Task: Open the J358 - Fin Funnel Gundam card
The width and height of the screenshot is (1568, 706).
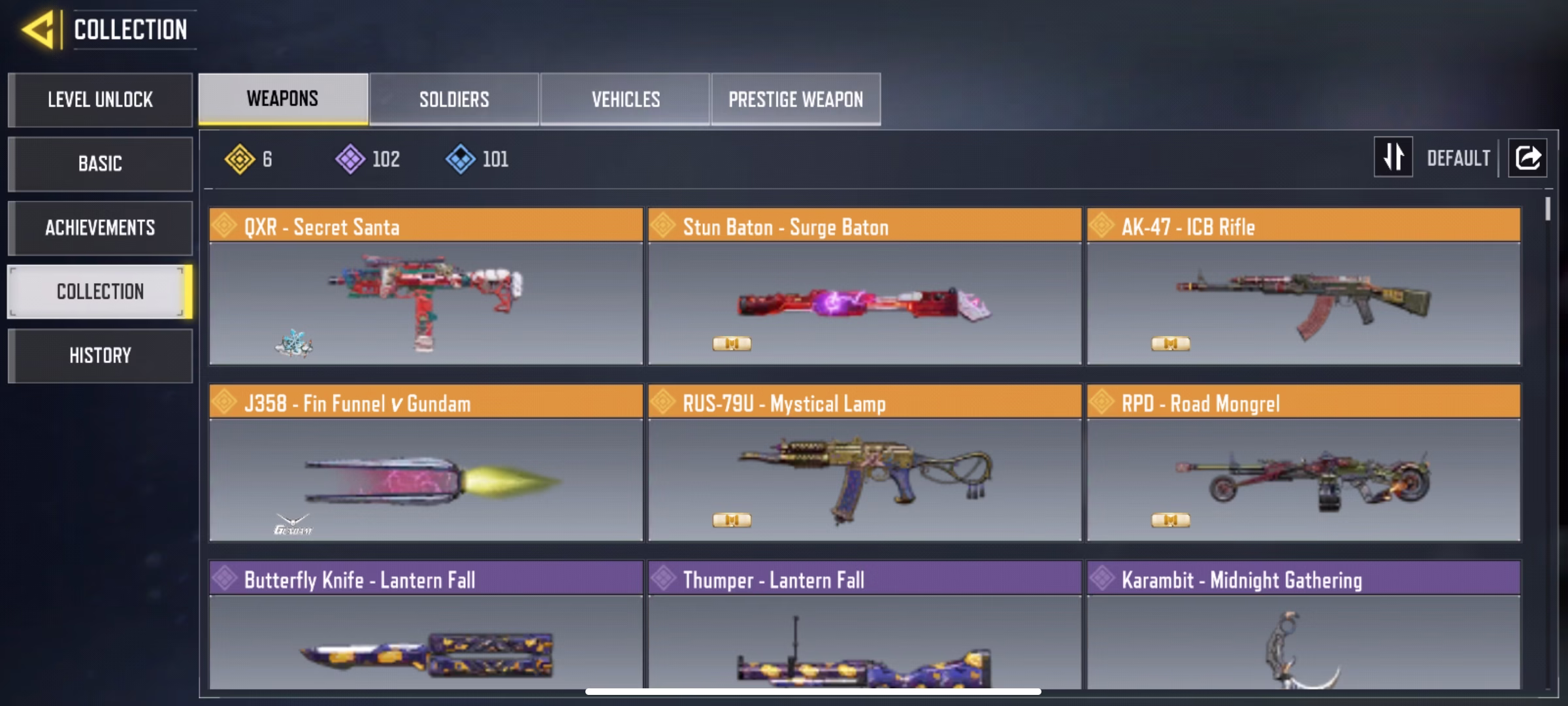Action: tap(426, 464)
